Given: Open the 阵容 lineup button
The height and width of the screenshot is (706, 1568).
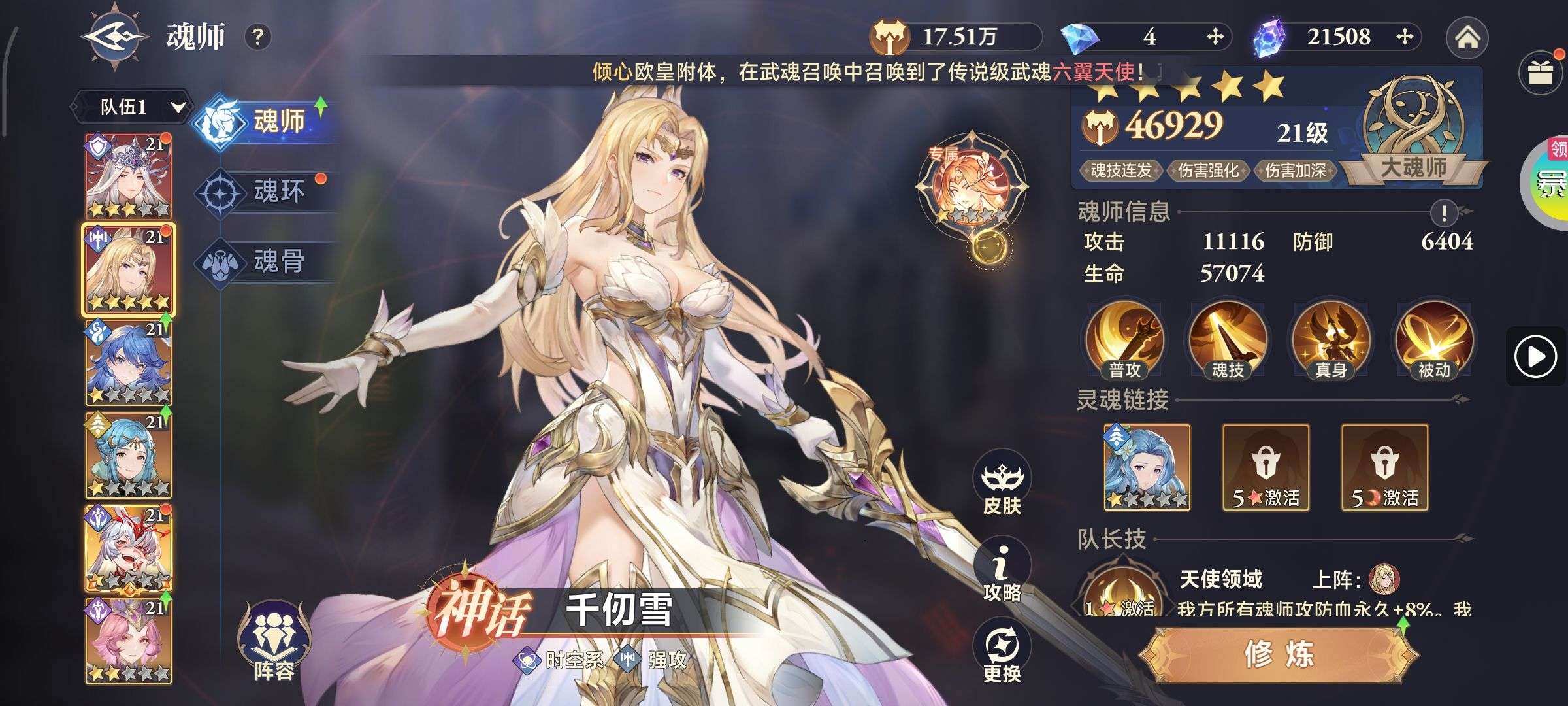Looking at the screenshot, I should pyautogui.click(x=274, y=641).
